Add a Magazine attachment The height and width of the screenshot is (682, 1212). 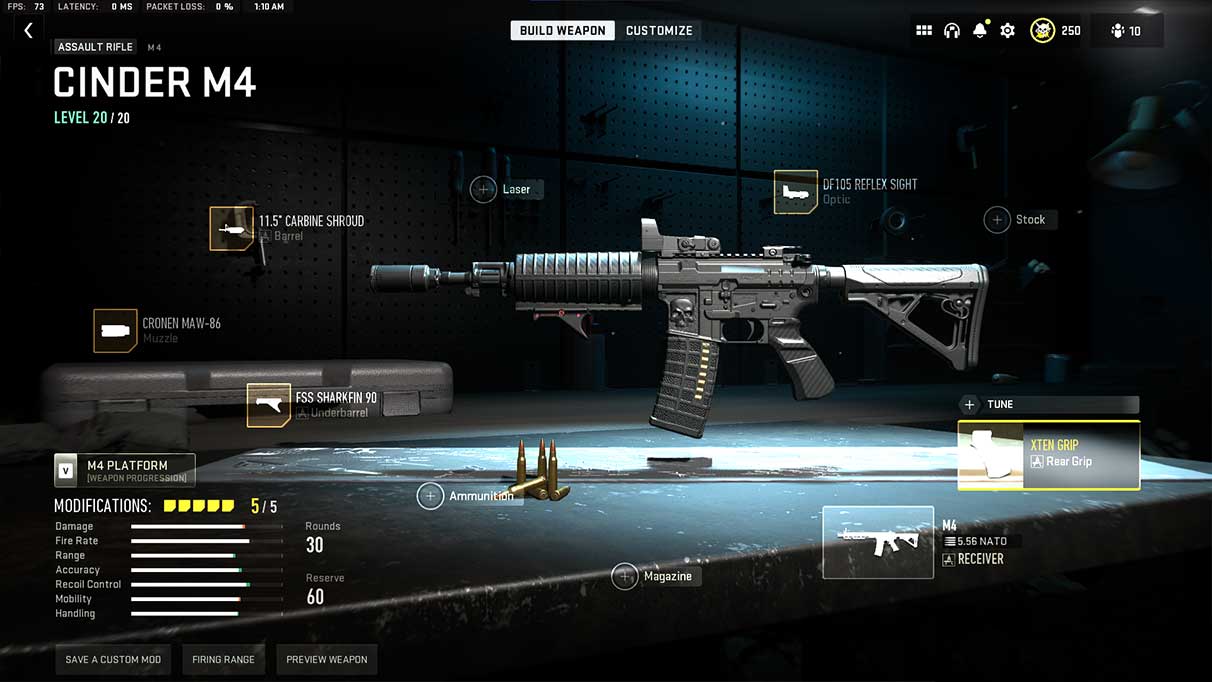pyautogui.click(x=625, y=576)
